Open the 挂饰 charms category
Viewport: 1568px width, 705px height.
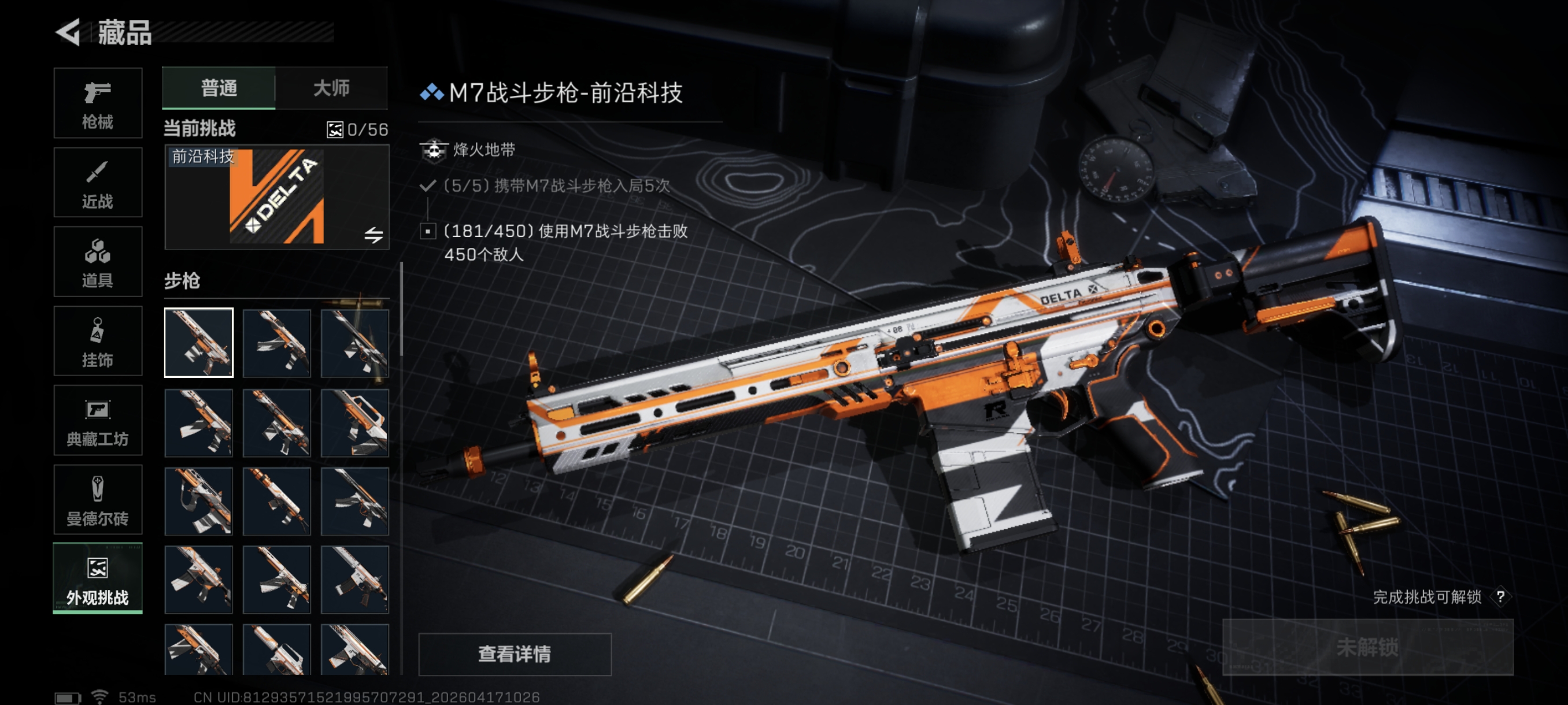coord(97,342)
